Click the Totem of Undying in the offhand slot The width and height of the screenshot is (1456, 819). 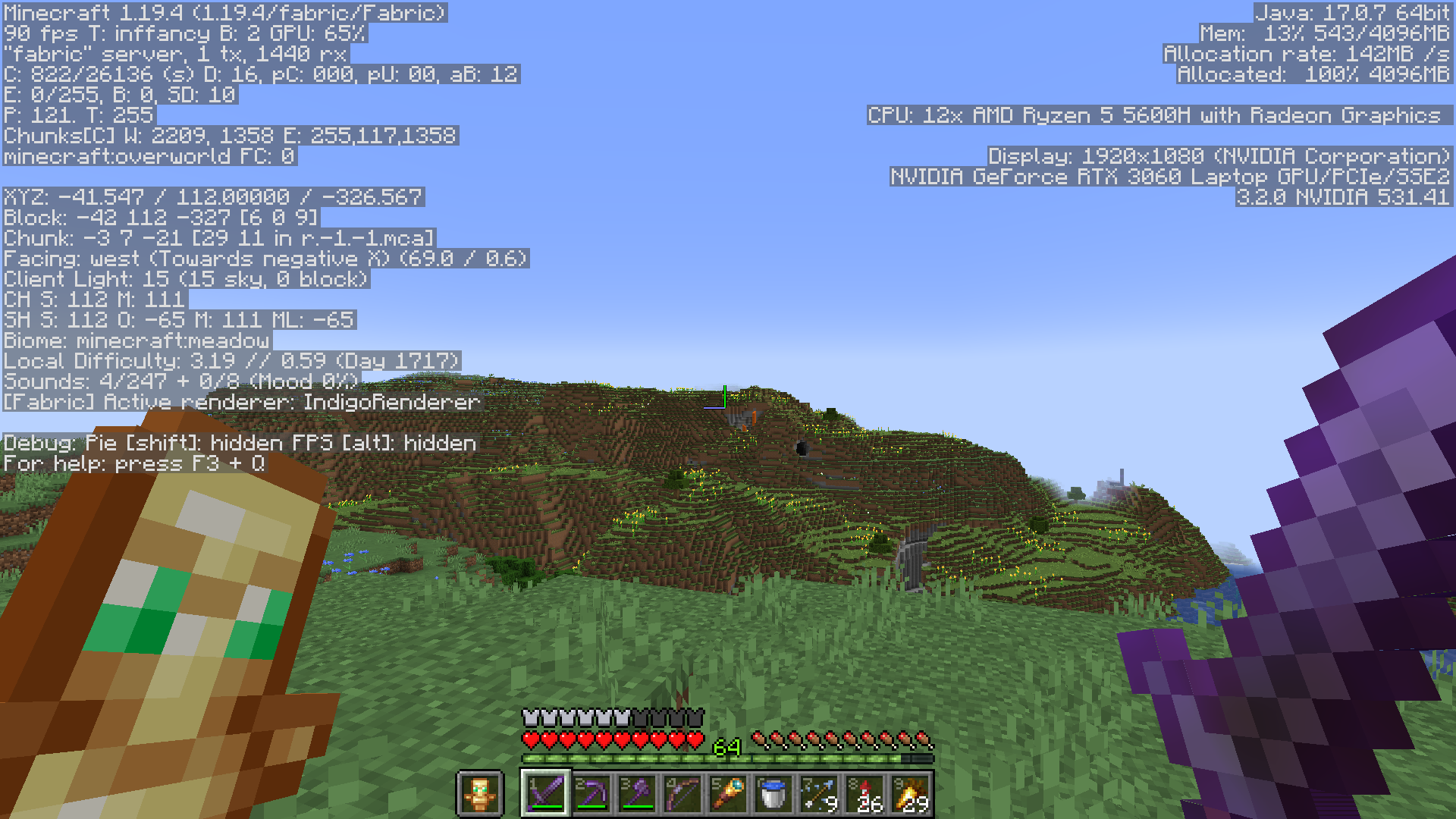point(482,795)
